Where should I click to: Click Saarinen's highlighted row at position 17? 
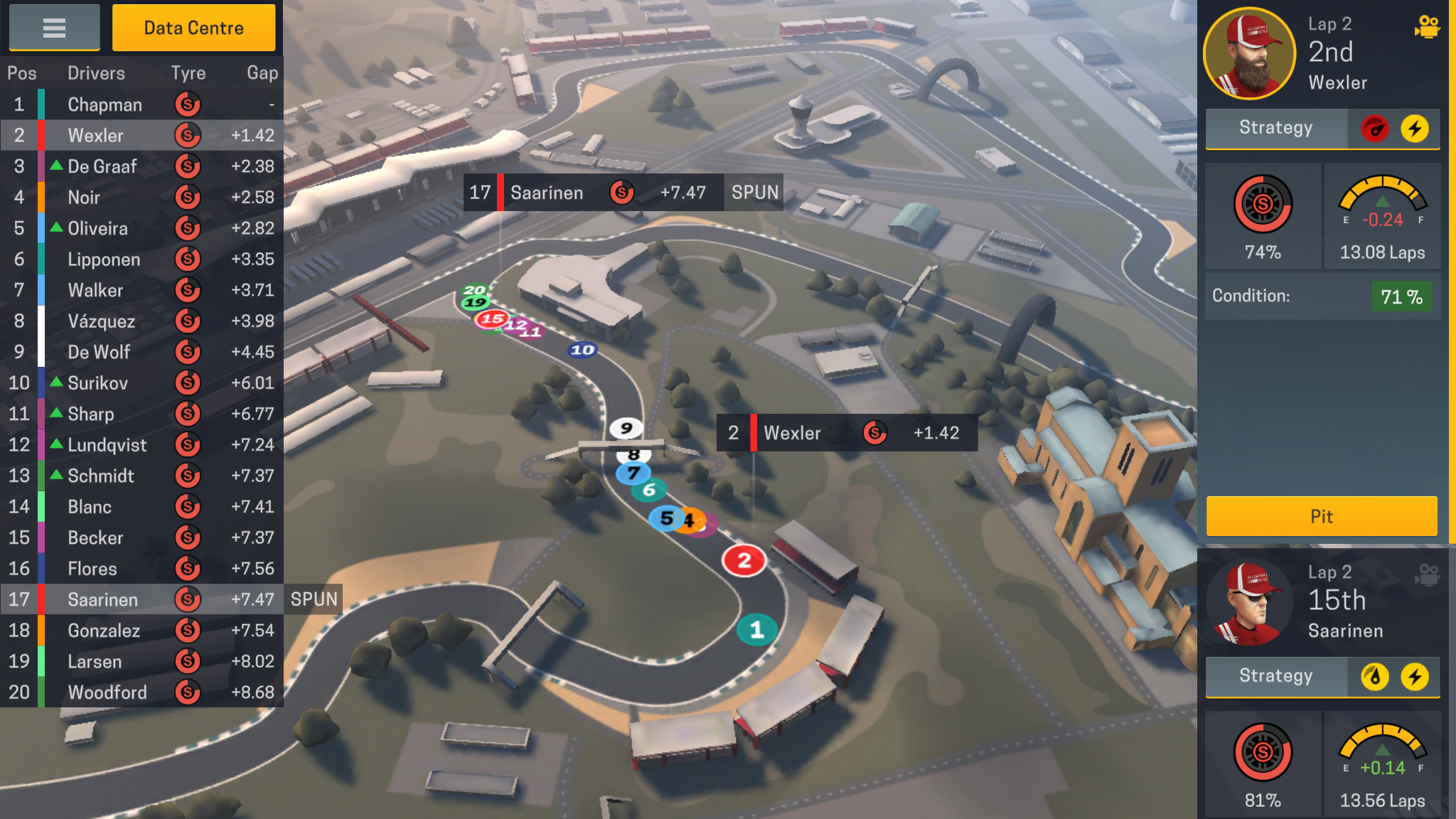(142, 599)
